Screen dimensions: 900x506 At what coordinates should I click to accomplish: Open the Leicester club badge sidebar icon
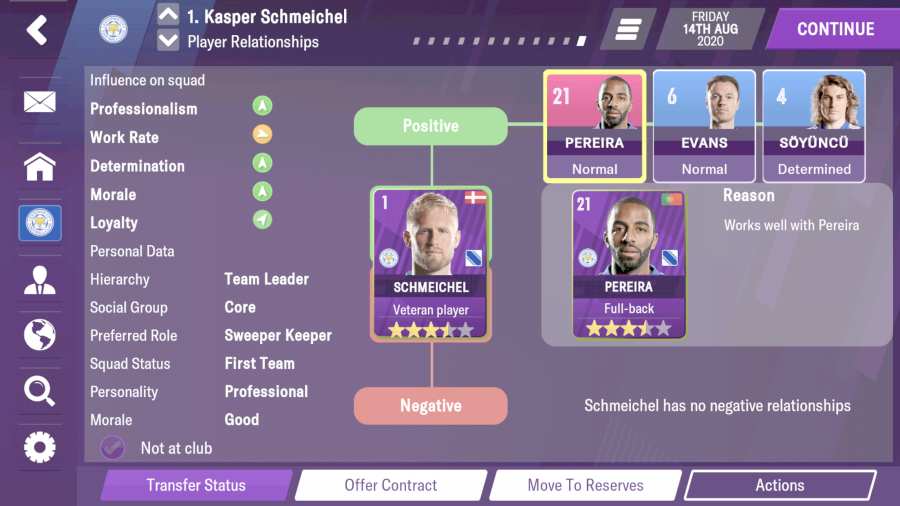pos(40,223)
